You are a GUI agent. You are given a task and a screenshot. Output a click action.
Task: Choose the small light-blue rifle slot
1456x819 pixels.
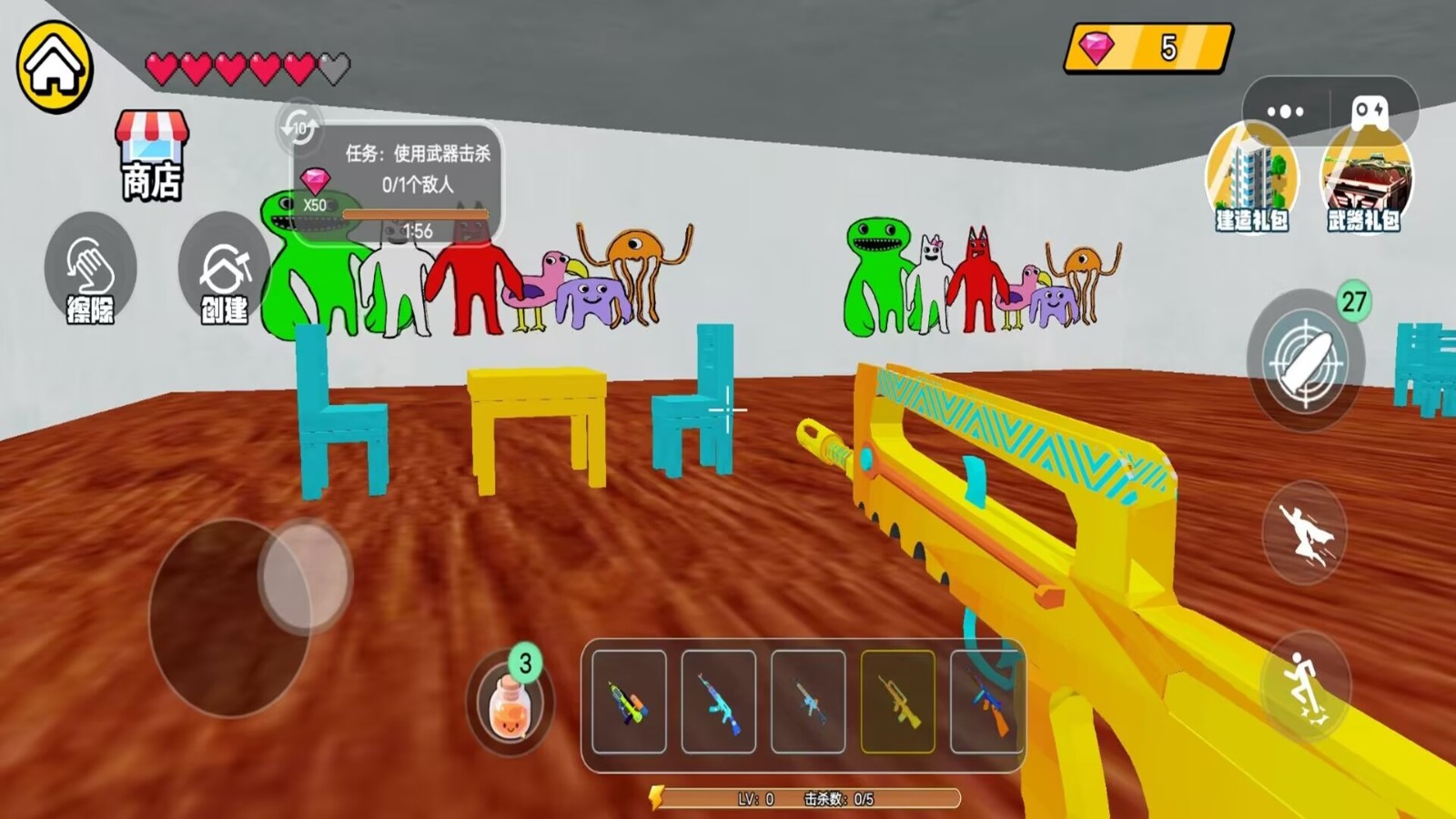click(x=808, y=702)
